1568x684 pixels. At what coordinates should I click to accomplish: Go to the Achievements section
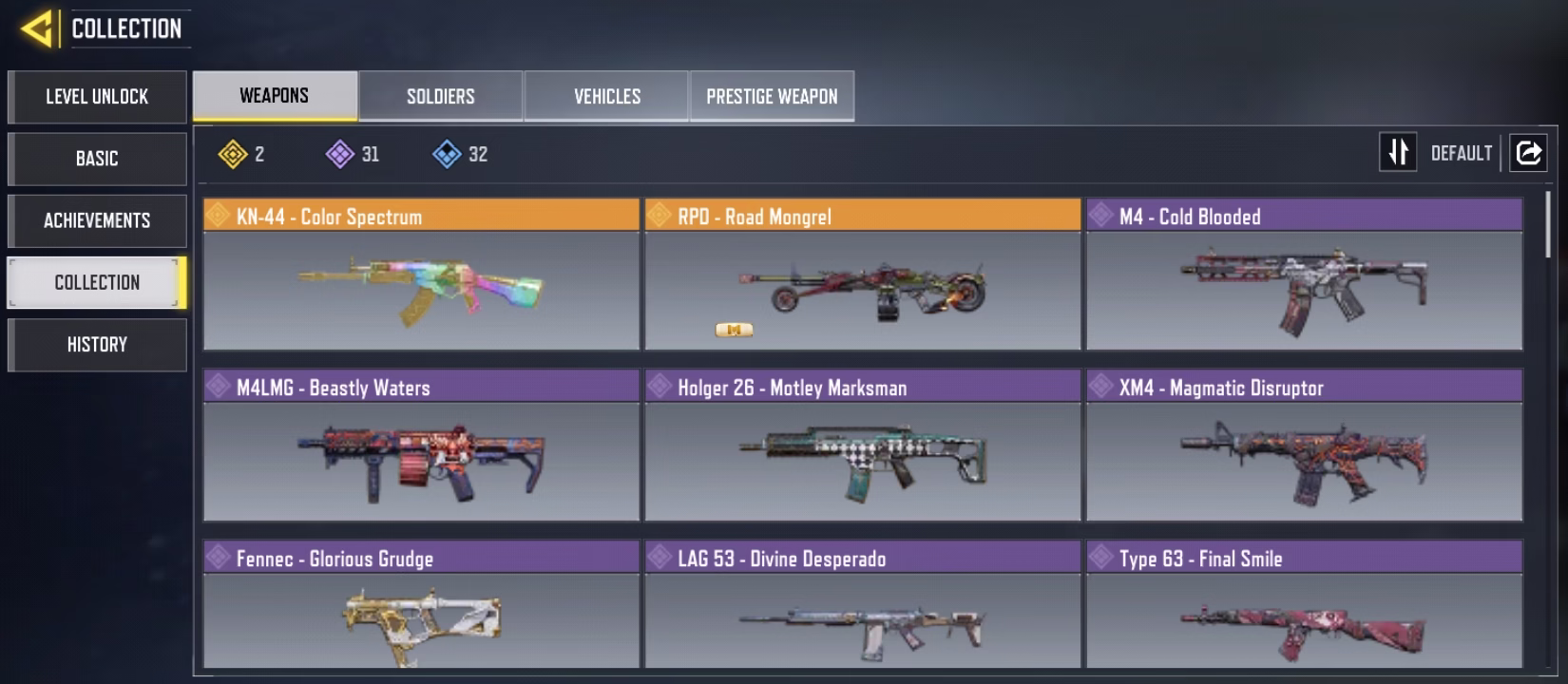(x=97, y=220)
